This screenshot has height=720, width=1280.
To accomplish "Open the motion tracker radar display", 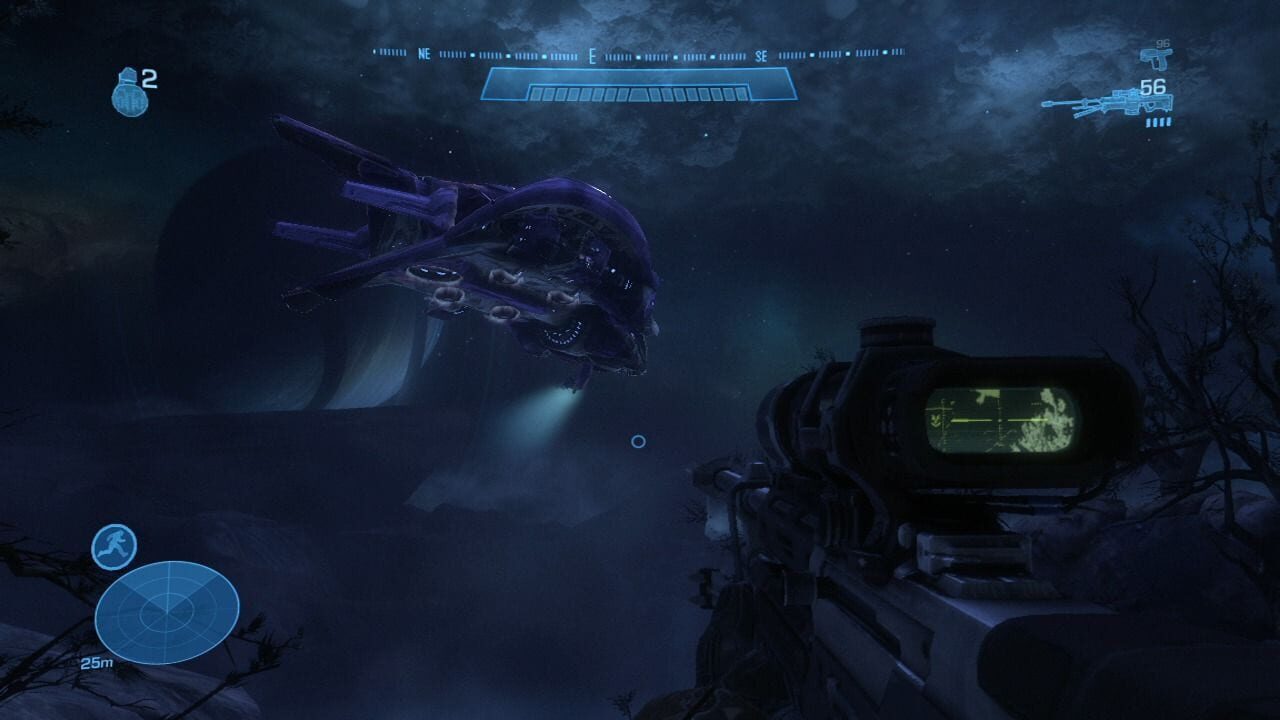I will click(x=168, y=614).
